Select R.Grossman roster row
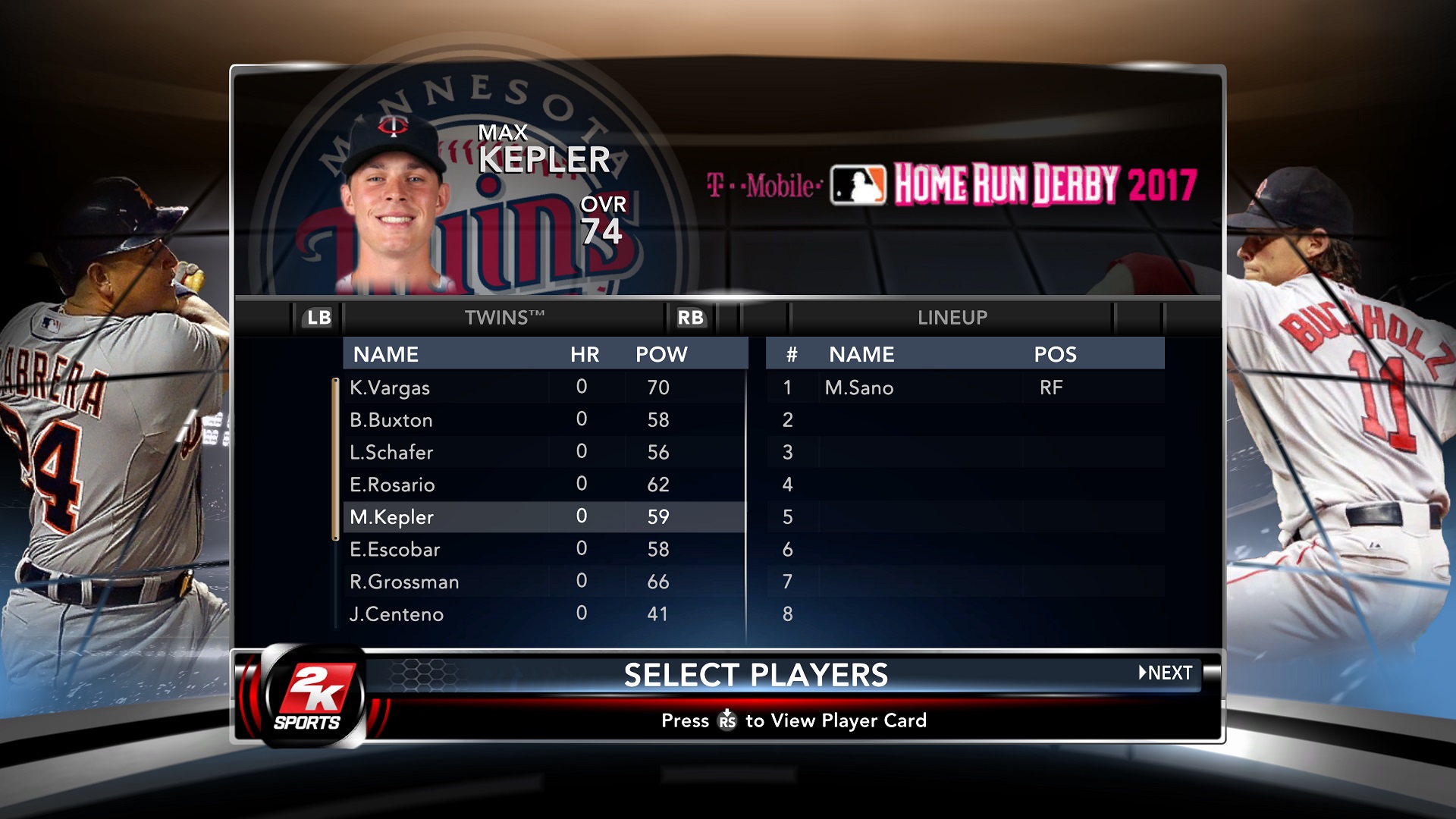Image resolution: width=1456 pixels, height=819 pixels. click(x=404, y=582)
